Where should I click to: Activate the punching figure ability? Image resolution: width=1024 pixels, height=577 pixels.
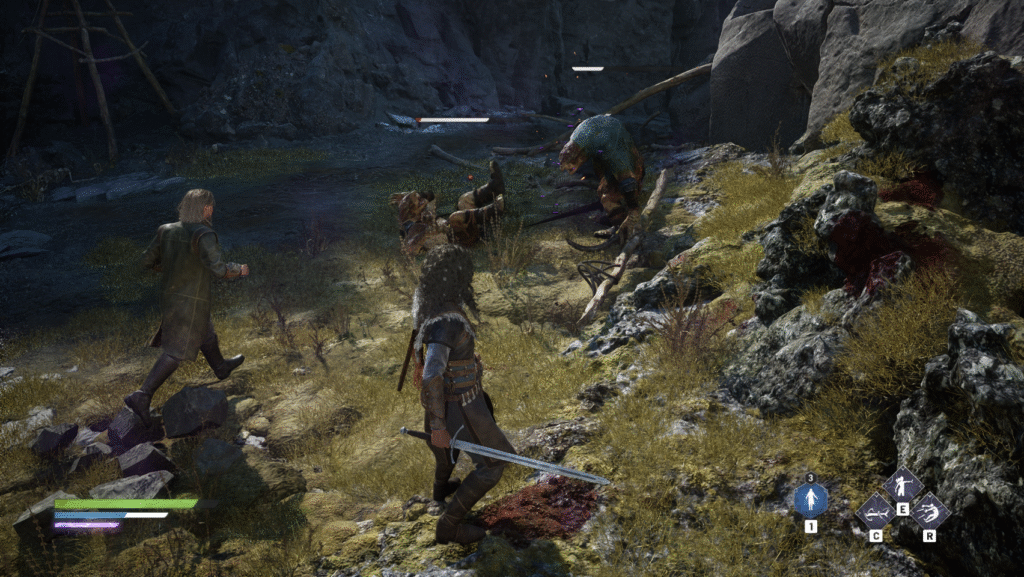tap(903, 487)
